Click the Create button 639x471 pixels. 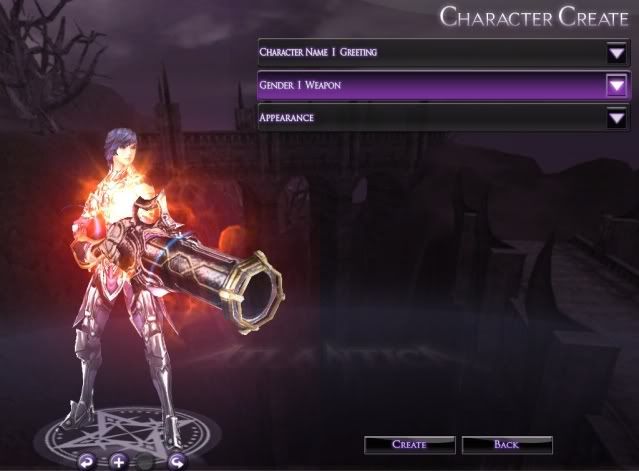point(408,444)
